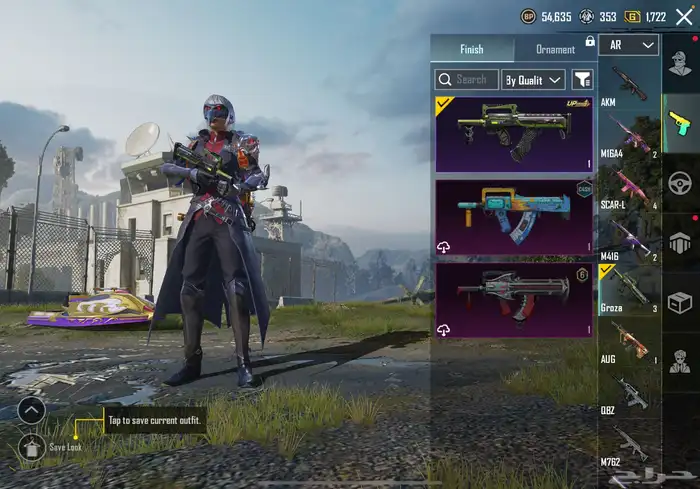Open the AR weapon type dropdown

coord(634,45)
